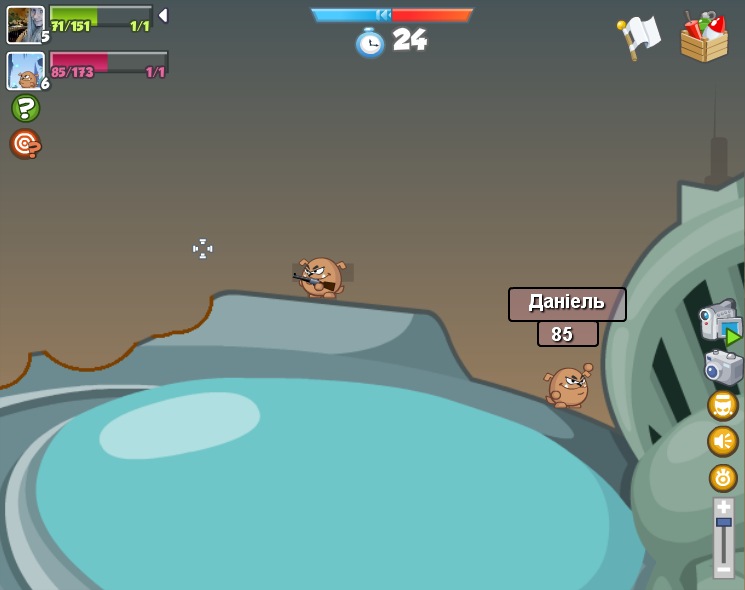Image resolution: width=745 pixels, height=590 pixels.
Task: Zoom out with the minus button
Action: pyautogui.click(x=723, y=569)
